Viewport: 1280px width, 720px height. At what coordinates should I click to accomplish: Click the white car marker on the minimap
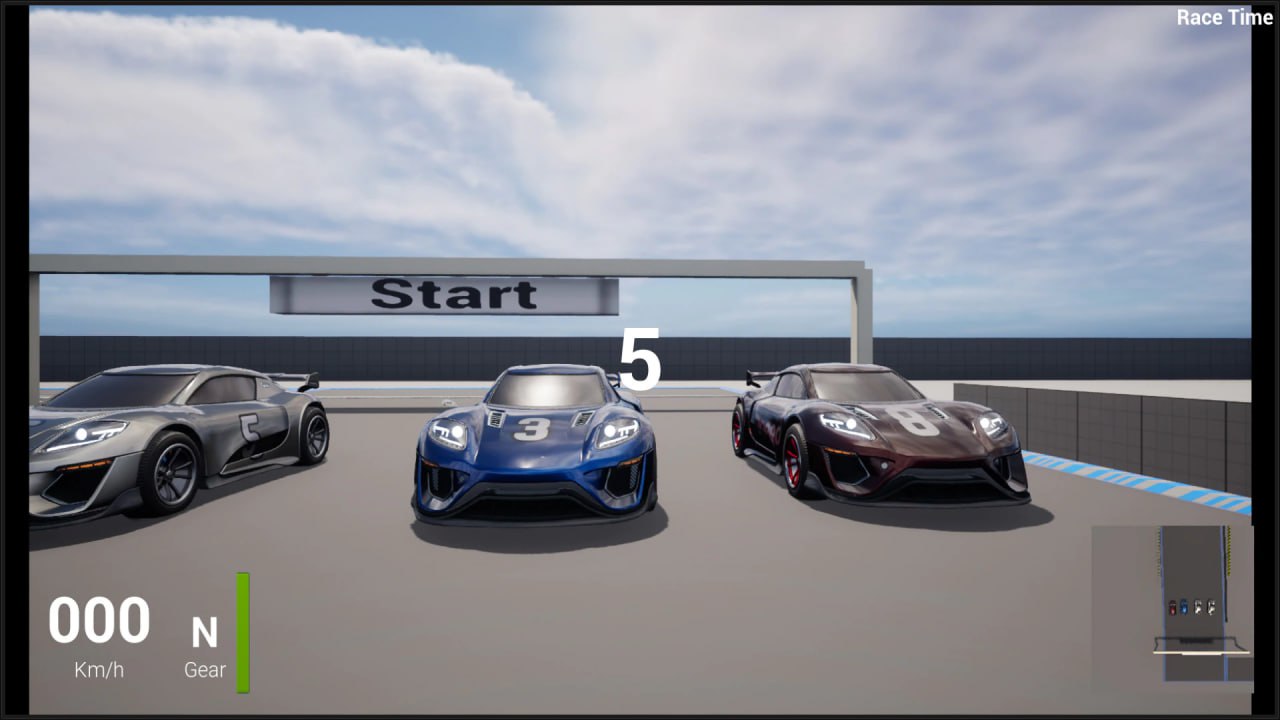tap(1198, 607)
